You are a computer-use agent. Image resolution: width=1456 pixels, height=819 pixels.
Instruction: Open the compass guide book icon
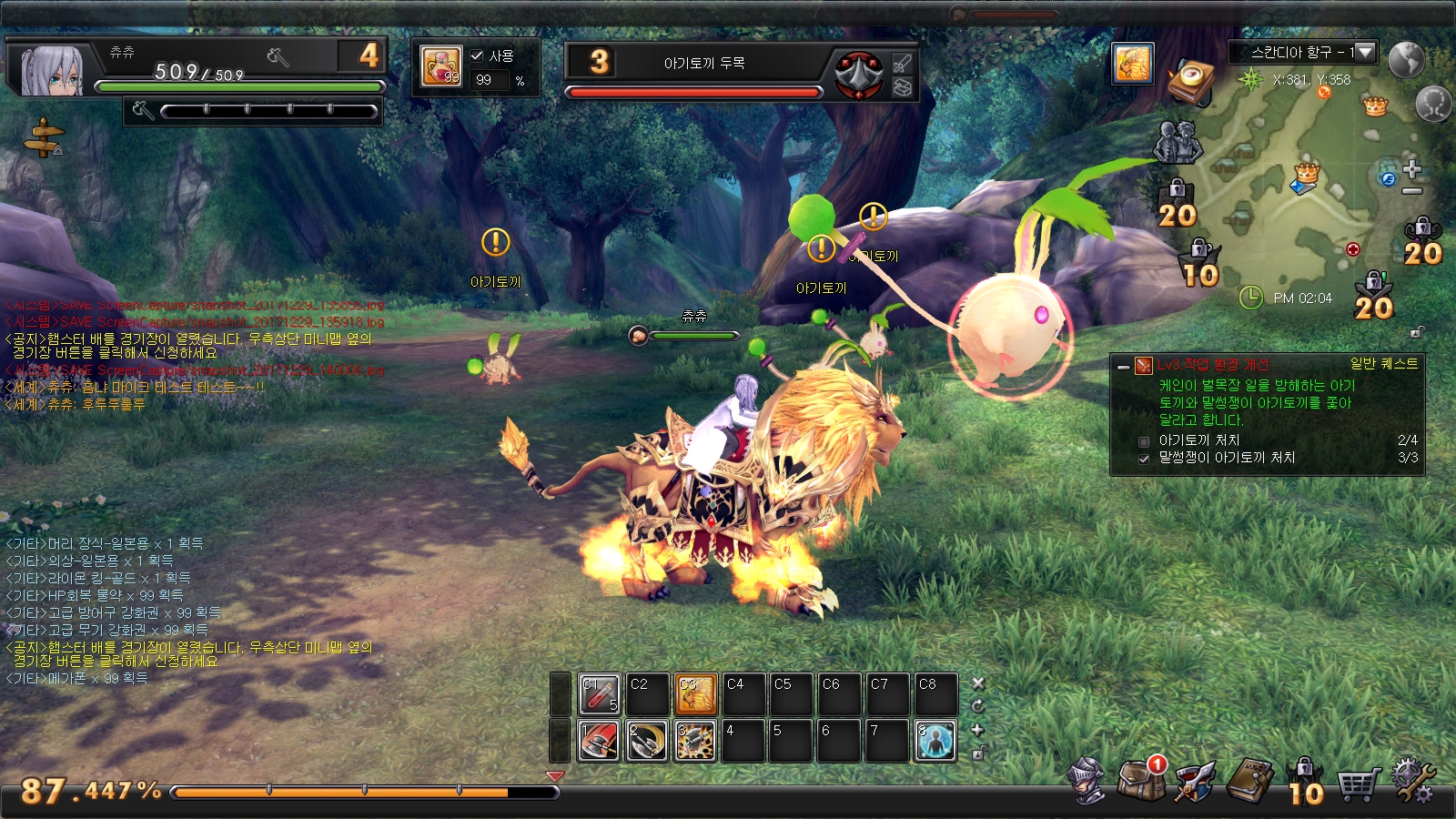[x=1191, y=82]
